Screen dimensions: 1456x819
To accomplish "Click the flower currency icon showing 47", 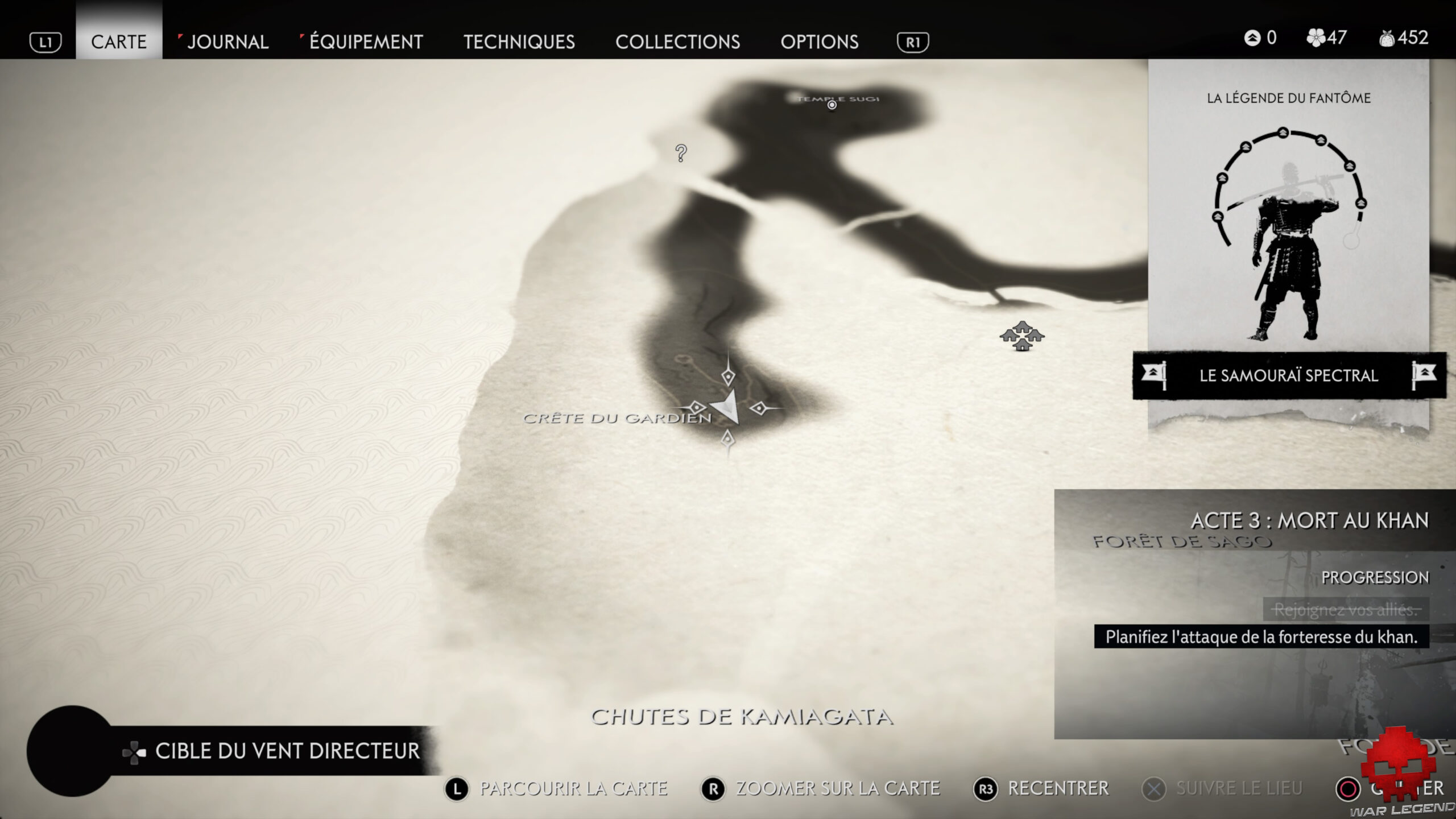I will (x=1315, y=38).
